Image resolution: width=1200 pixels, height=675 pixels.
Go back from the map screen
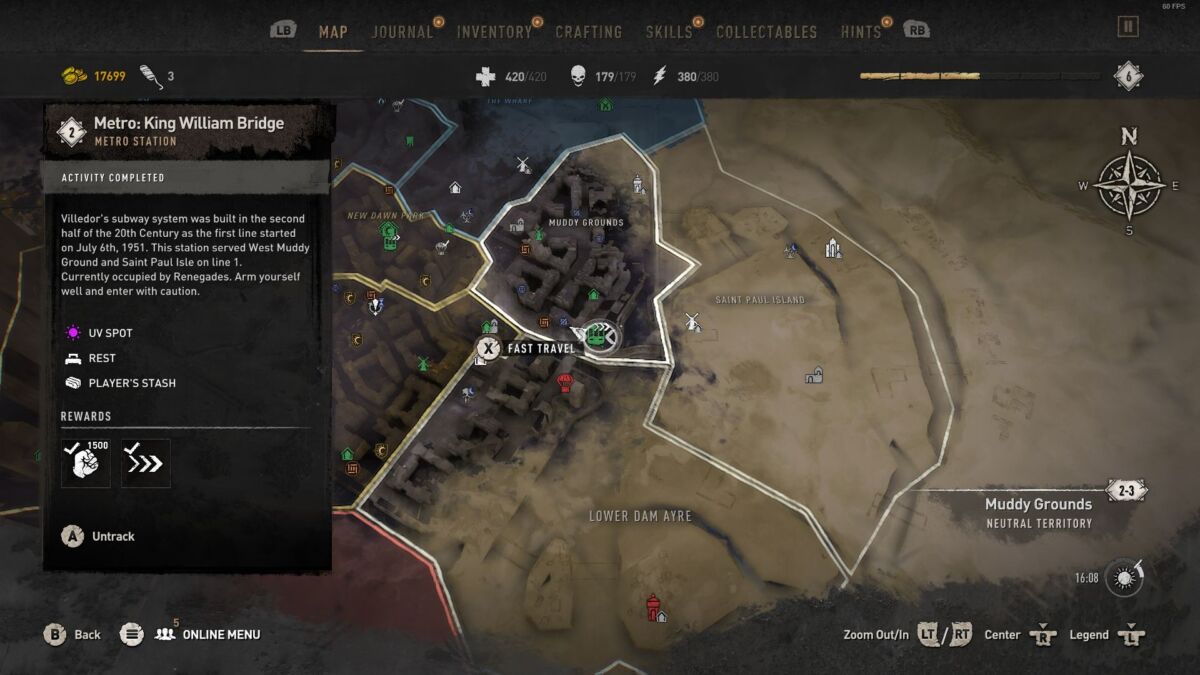click(x=73, y=634)
